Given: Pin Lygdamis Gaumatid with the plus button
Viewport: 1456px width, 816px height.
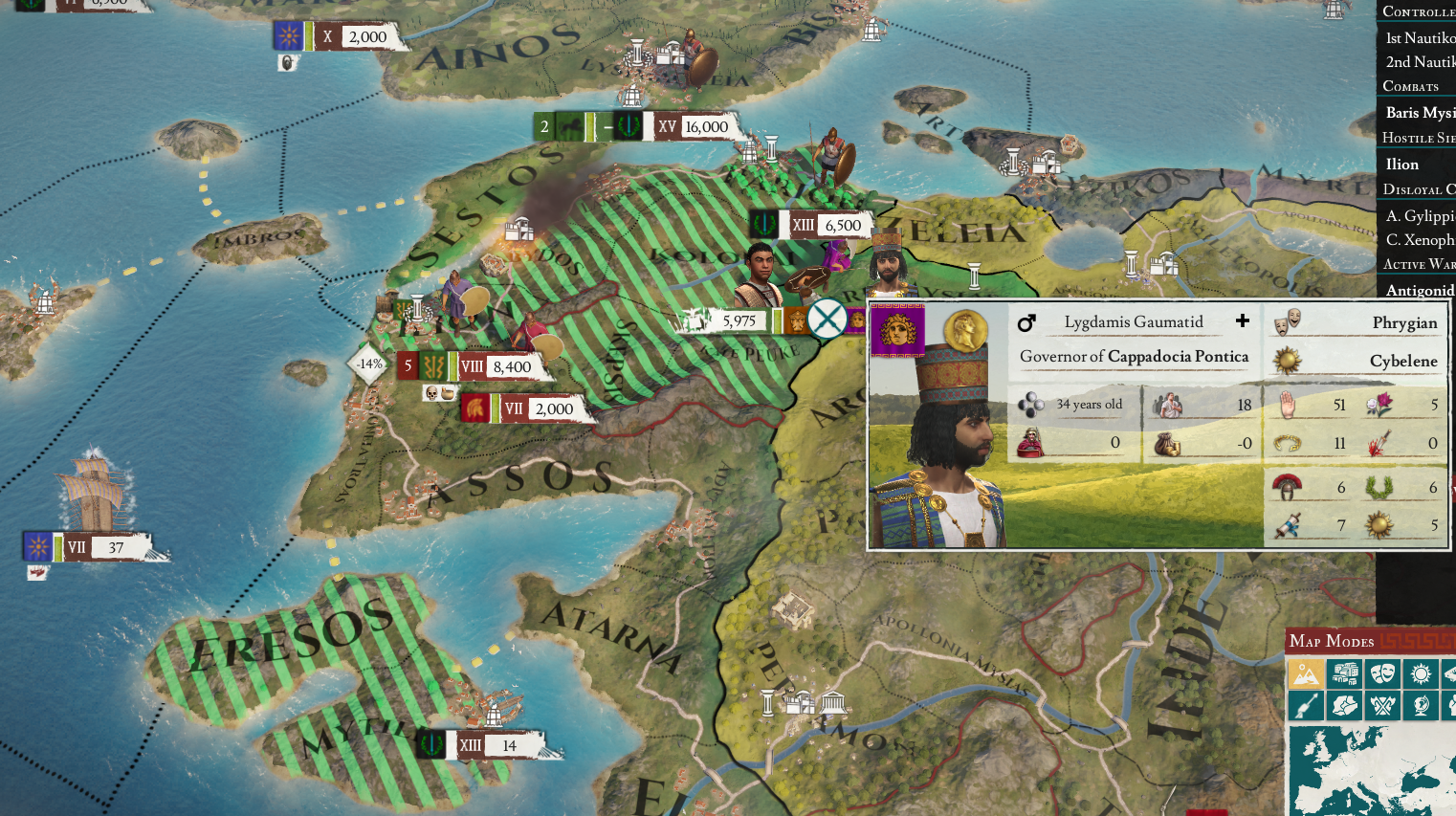Looking at the screenshot, I should click(x=1241, y=321).
